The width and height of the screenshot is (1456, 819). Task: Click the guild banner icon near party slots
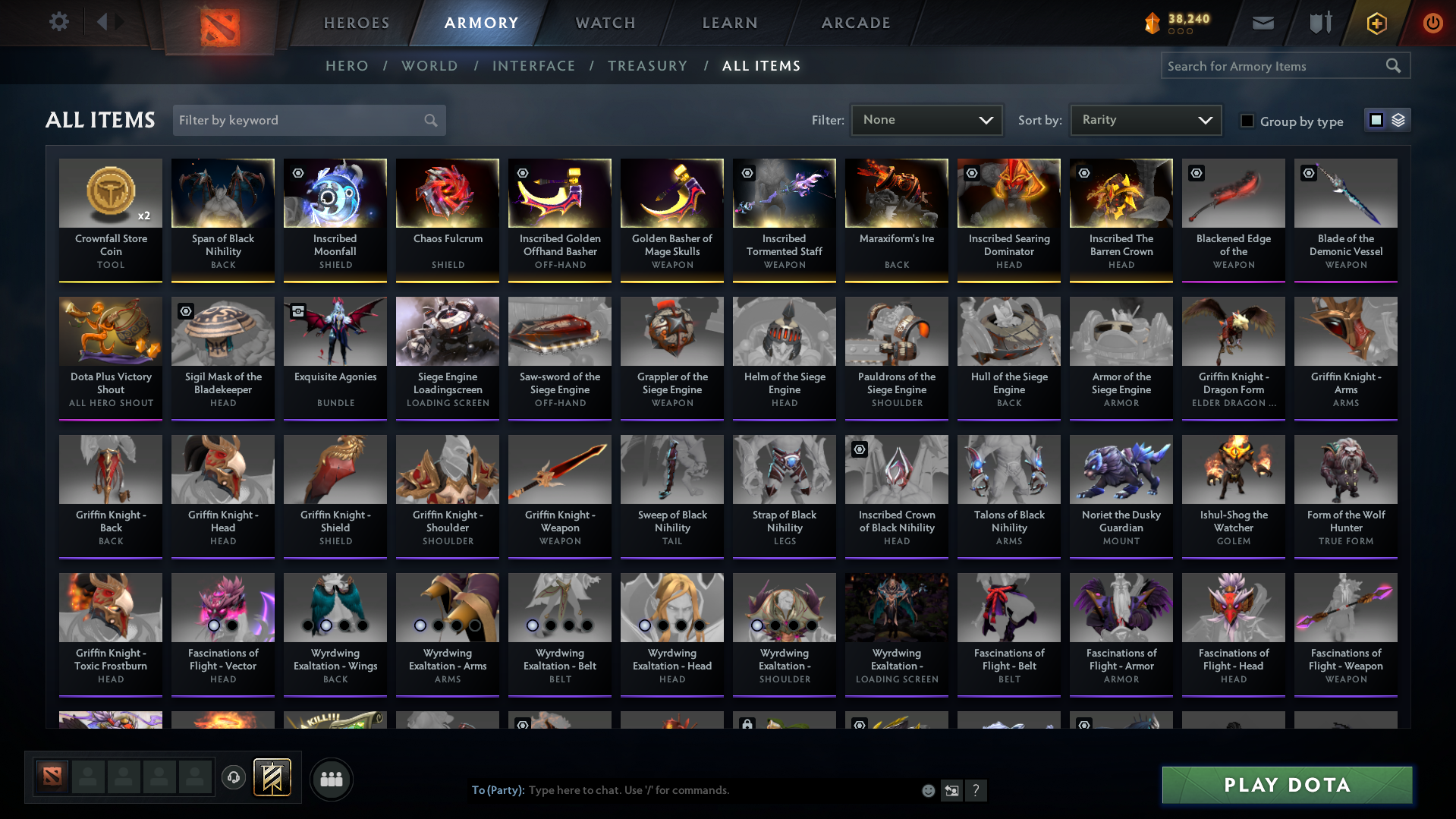[x=272, y=778]
